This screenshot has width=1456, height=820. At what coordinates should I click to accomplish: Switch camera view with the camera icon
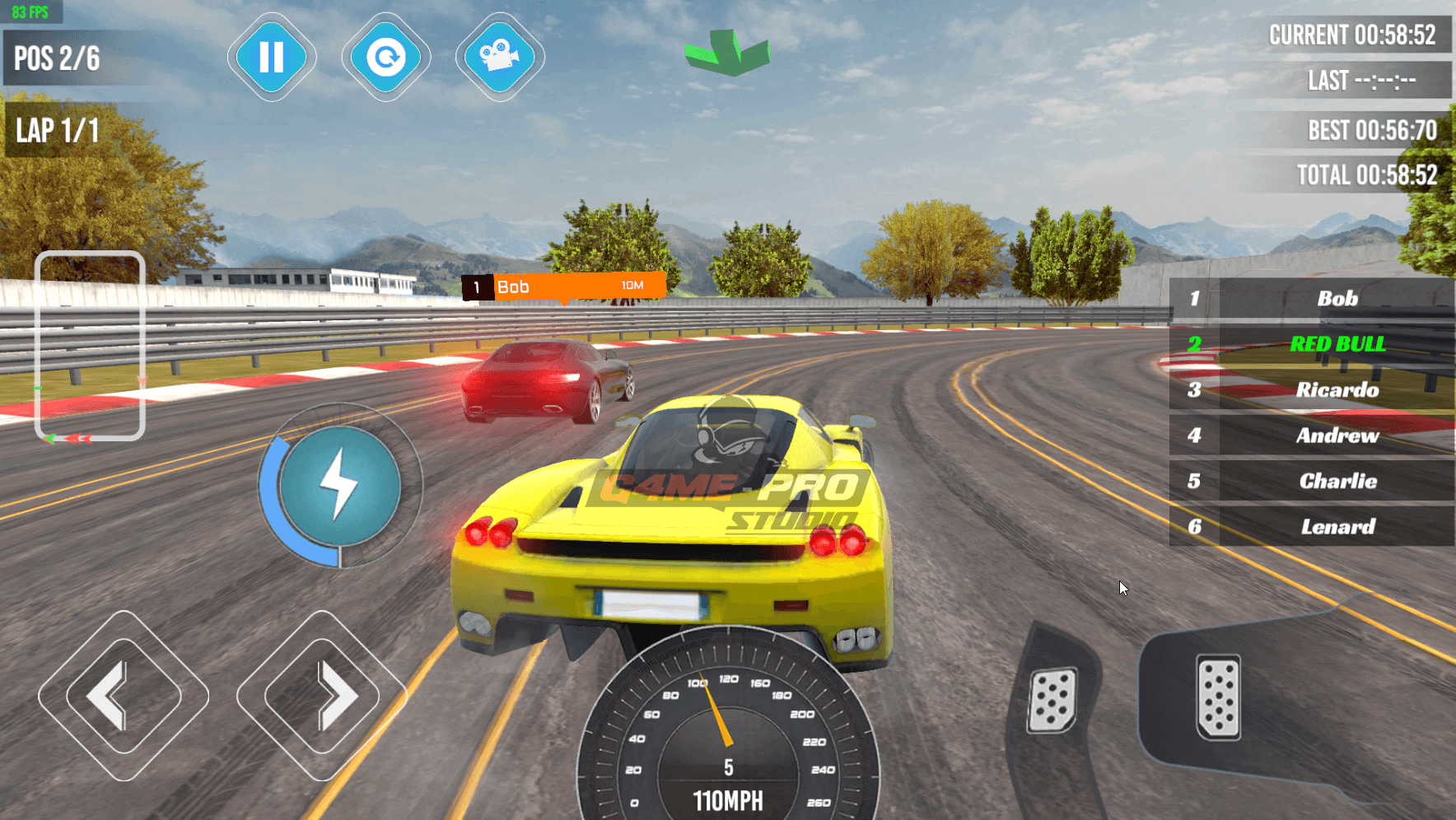(x=500, y=58)
